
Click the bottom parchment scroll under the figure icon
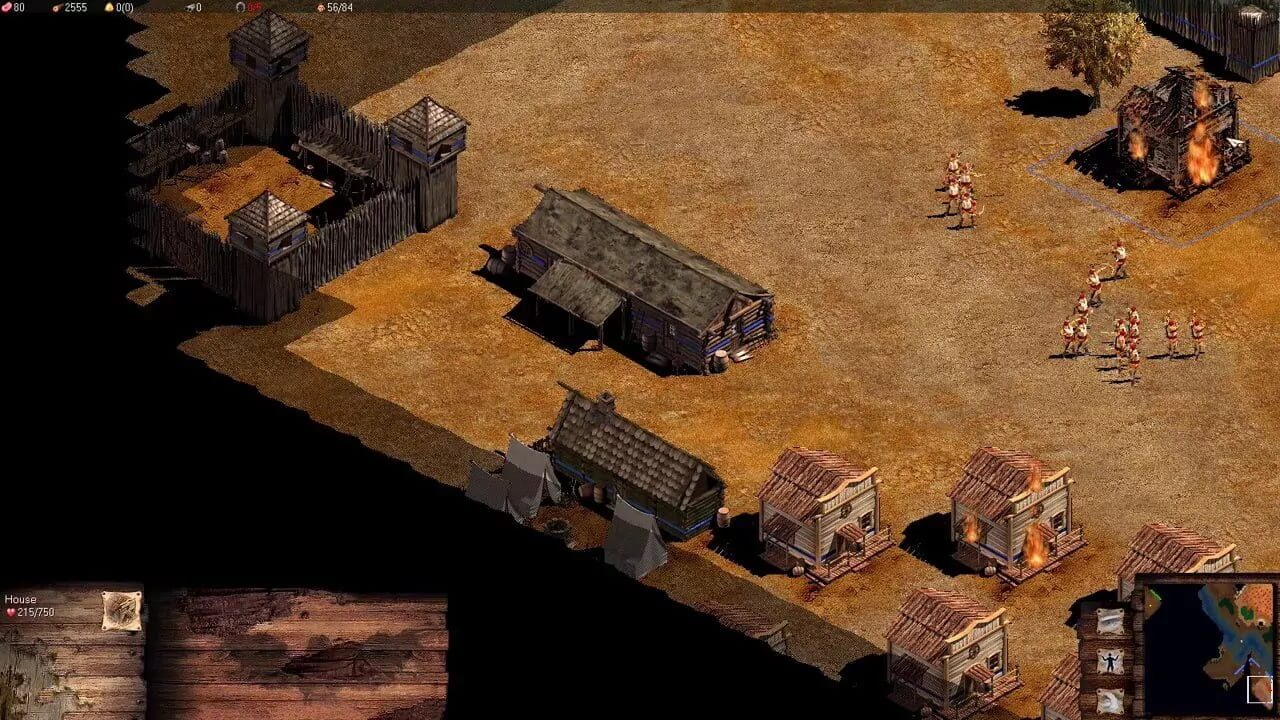(1110, 700)
